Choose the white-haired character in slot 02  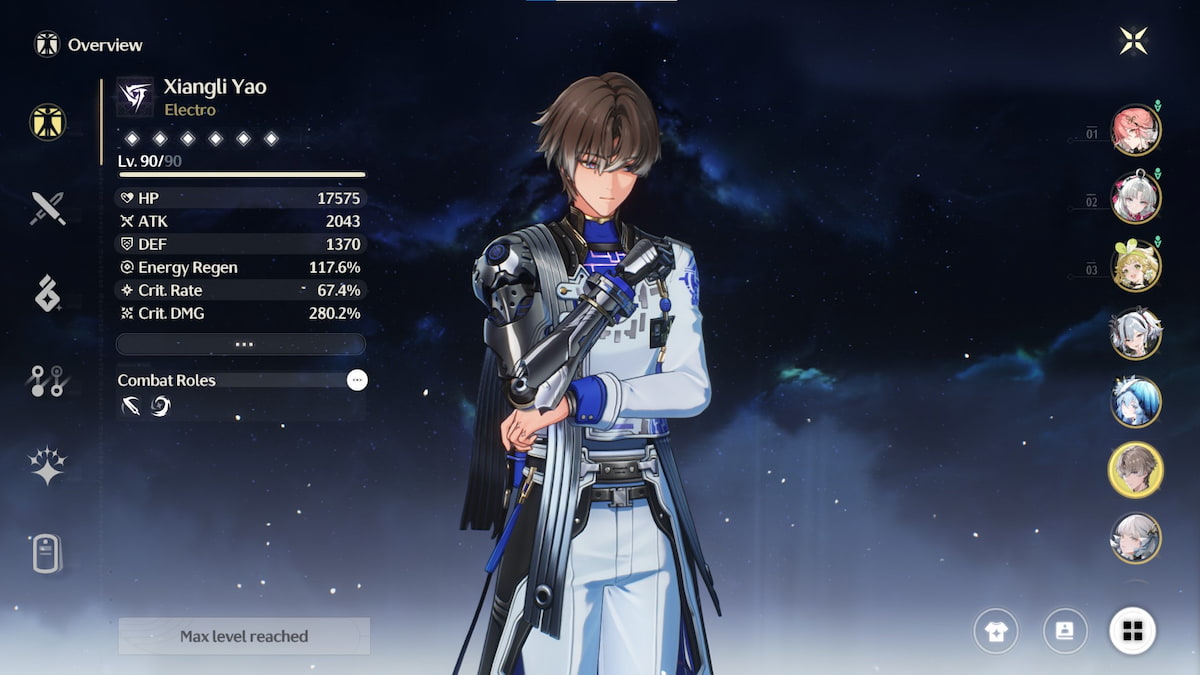[x=1136, y=198]
